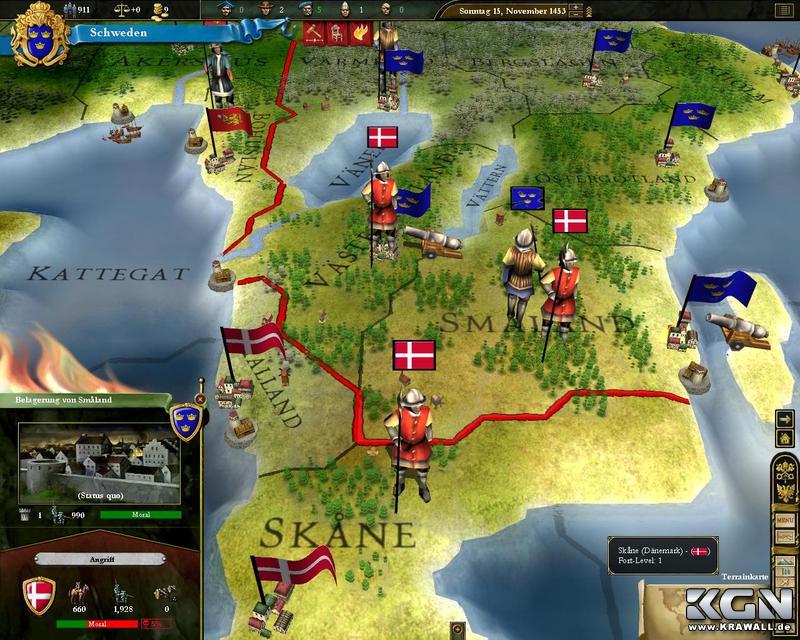Viewport: 800px width, 640px height.
Task: Open the hammer alert icon
Action: pyautogui.click(x=313, y=33)
